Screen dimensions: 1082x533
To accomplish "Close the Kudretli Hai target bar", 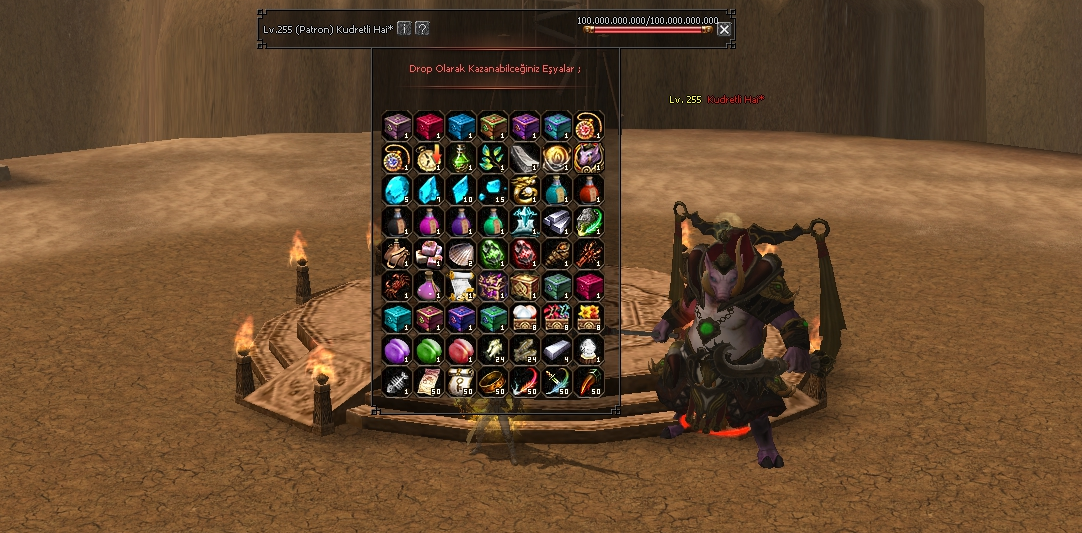I will (x=724, y=29).
